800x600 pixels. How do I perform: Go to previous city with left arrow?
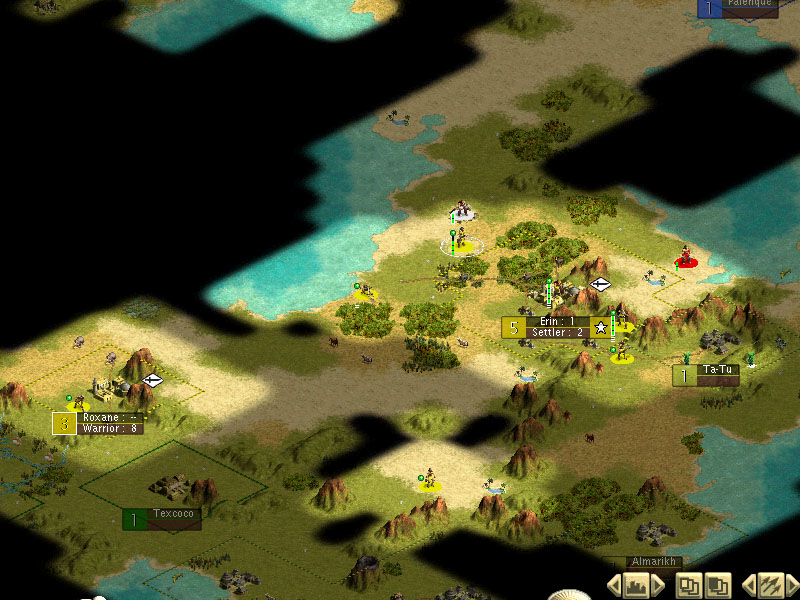point(614,585)
